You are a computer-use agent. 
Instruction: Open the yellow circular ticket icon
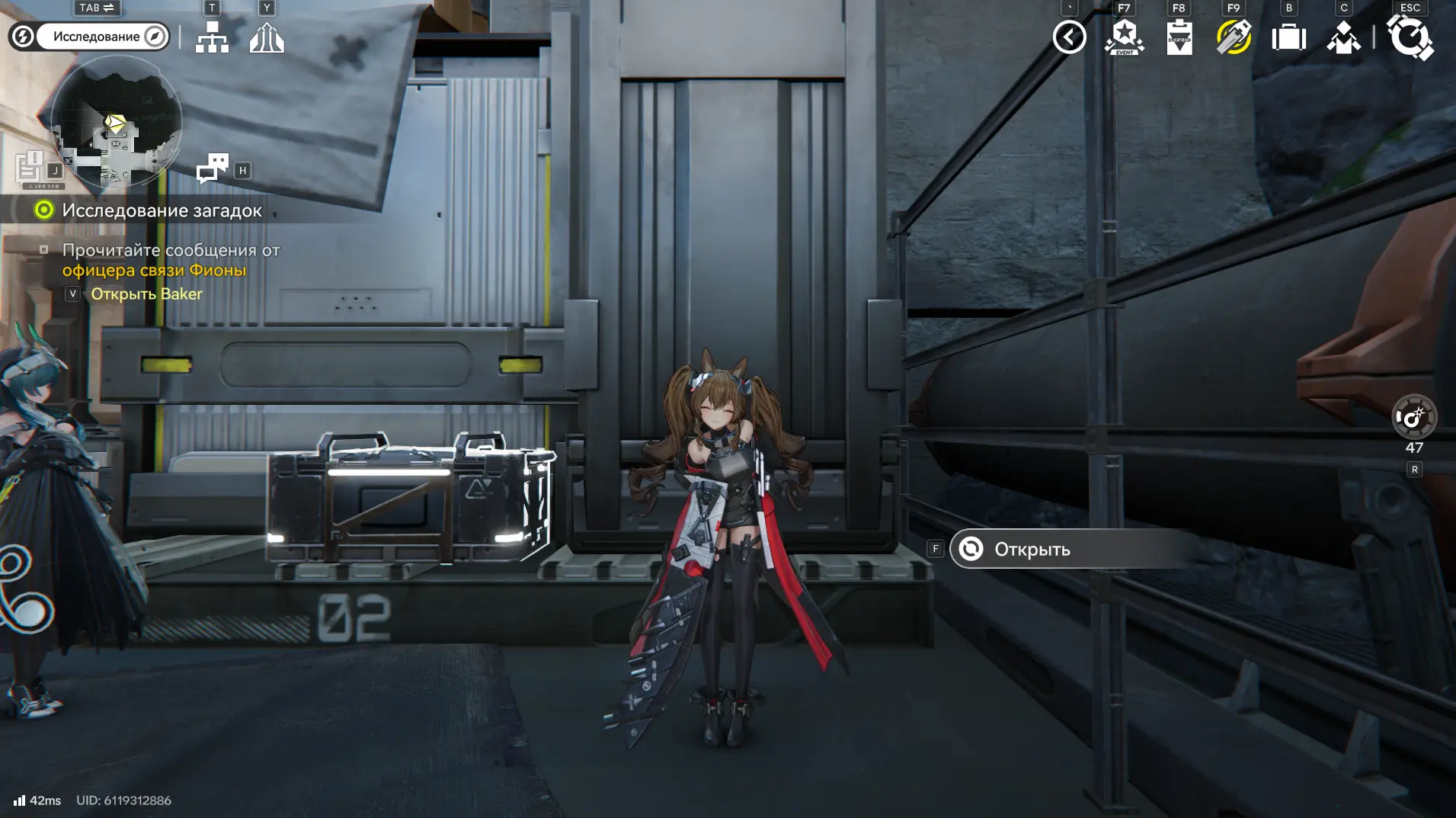pyautogui.click(x=1234, y=37)
